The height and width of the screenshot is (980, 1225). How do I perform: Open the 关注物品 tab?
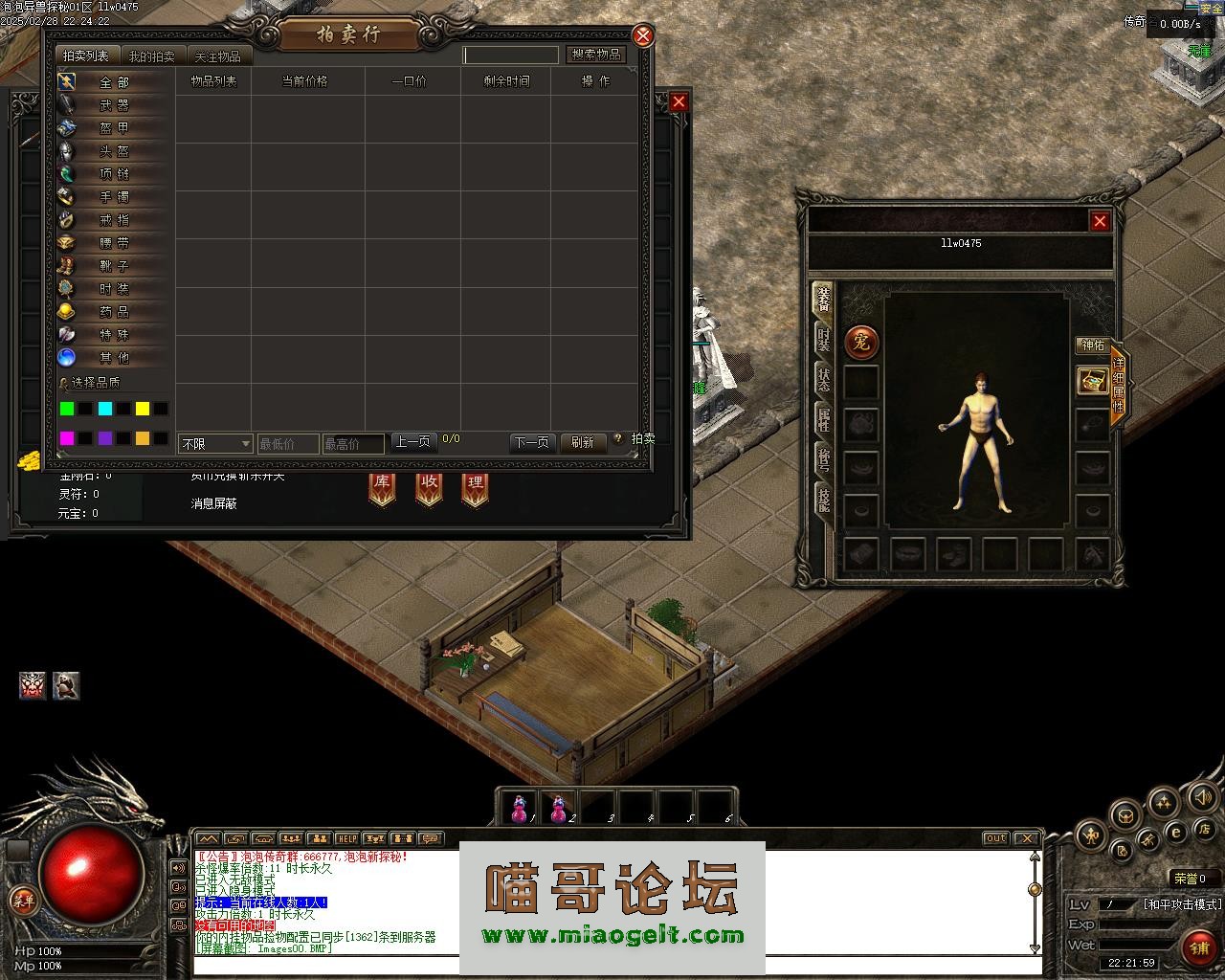[x=217, y=56]
